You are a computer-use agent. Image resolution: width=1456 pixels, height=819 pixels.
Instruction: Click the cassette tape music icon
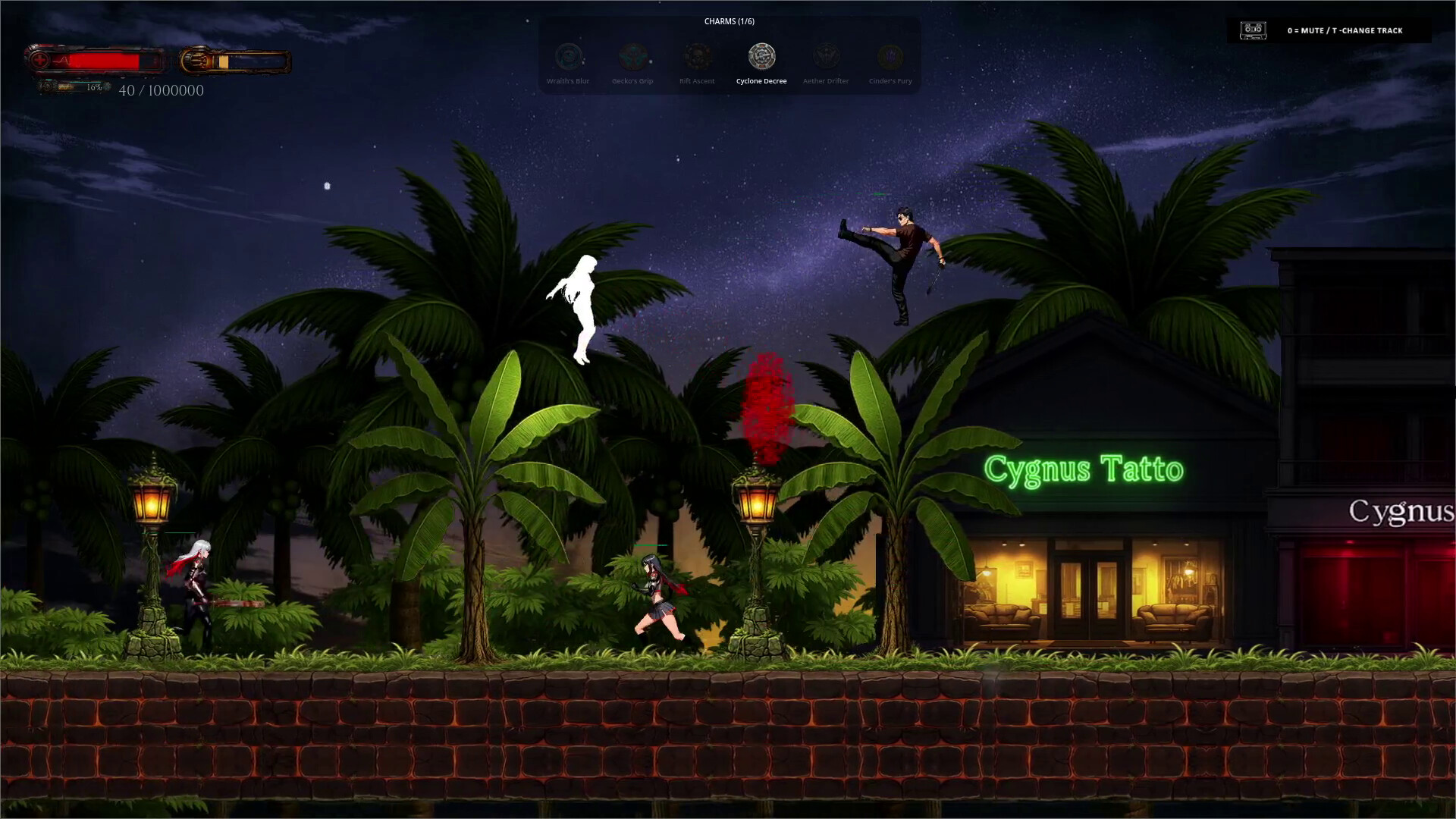[1253, 30]
